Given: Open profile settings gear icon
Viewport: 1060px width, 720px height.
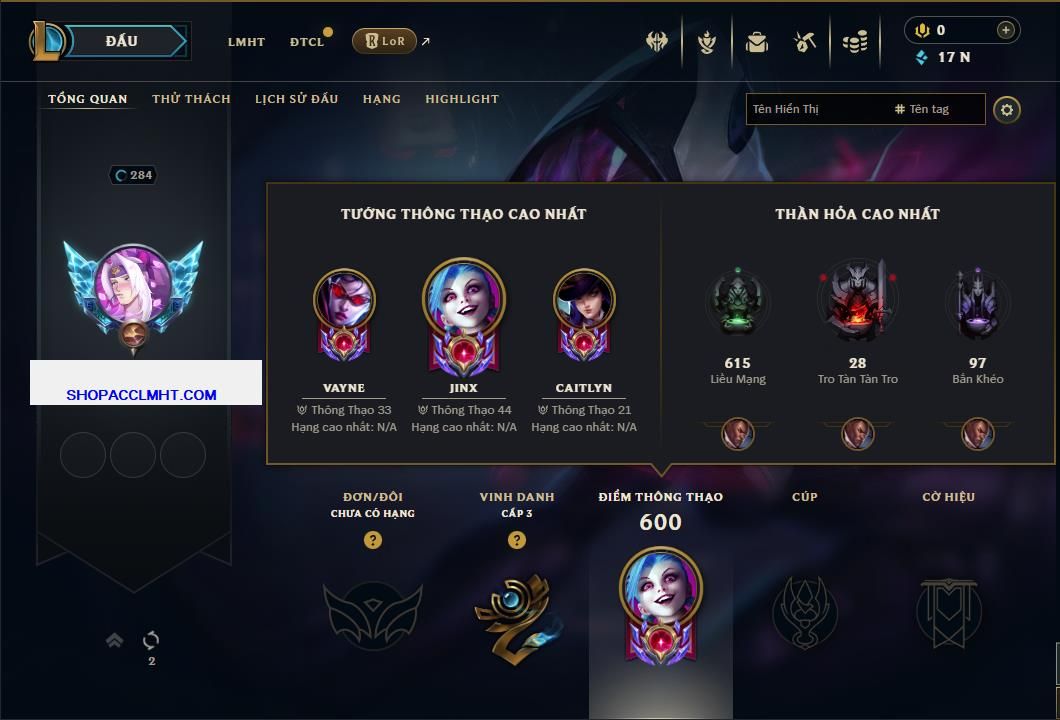Looking at the screenshot, I should (x=1007, y=110).
